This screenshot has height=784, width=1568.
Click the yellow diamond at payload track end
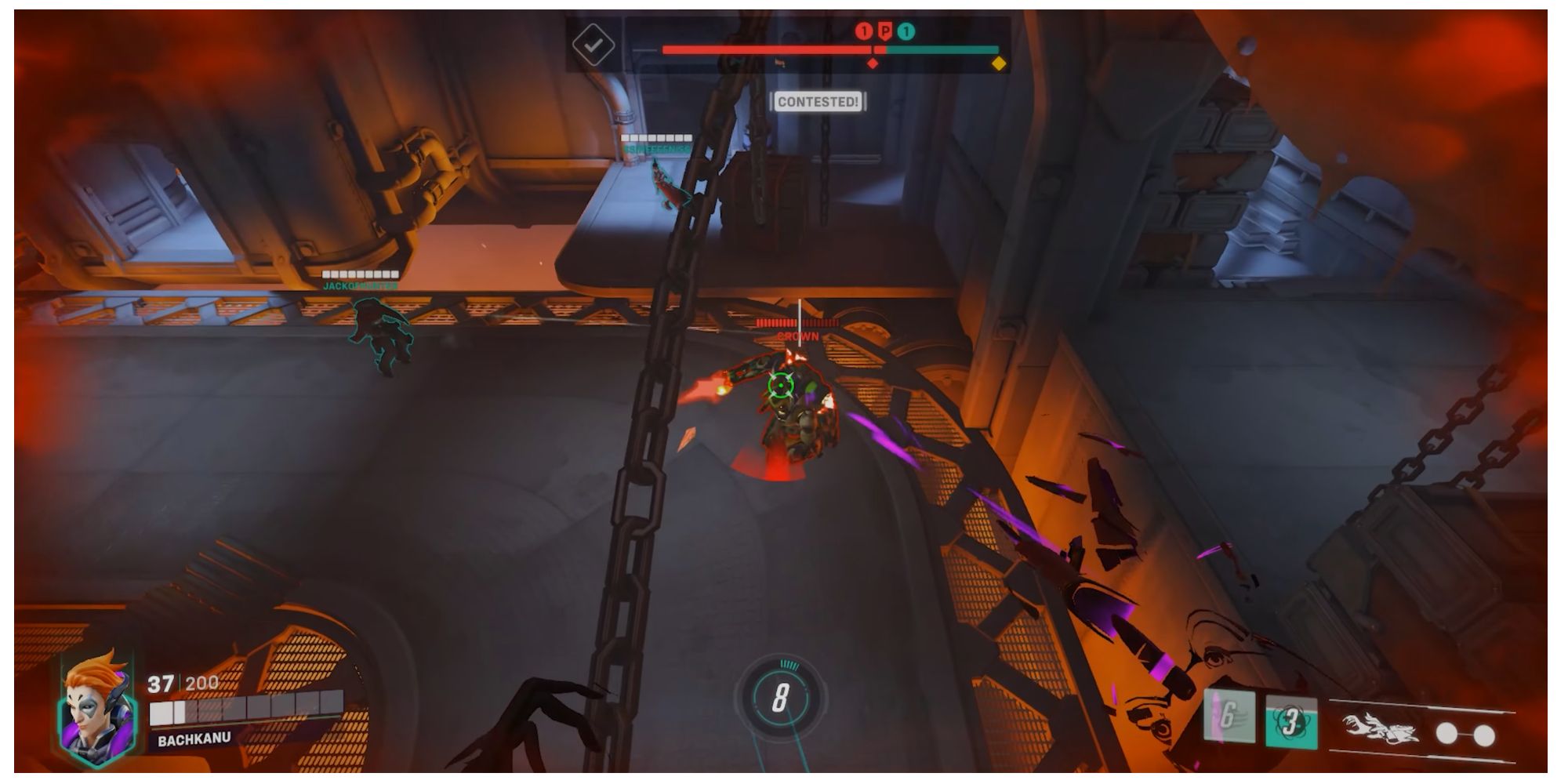click(999, 64)
